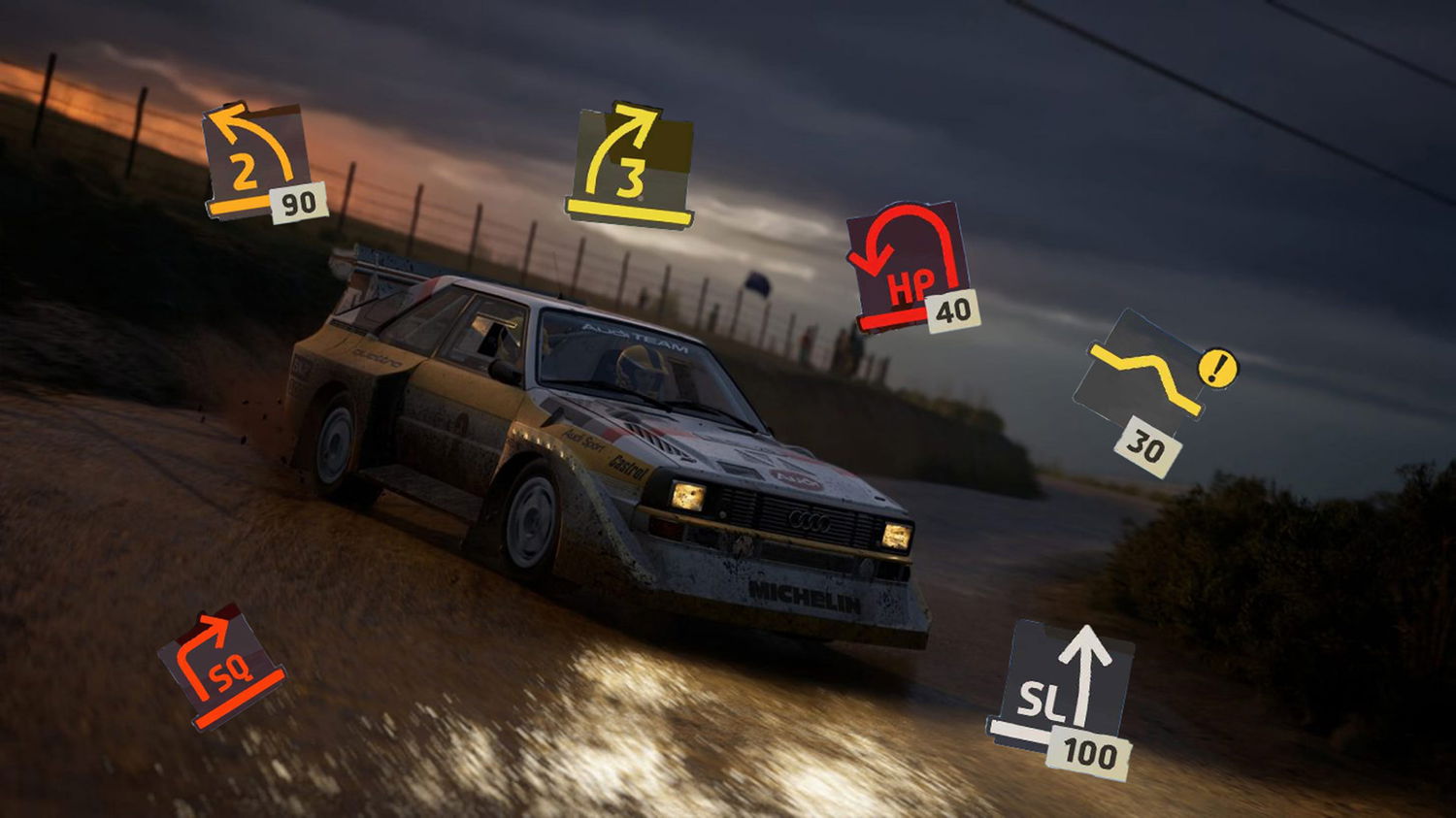Image resolution: width=1456 pixels, height=818 pixels.
Task: Click the 40 distance label beside HP
Action: (x=951, y=311)
